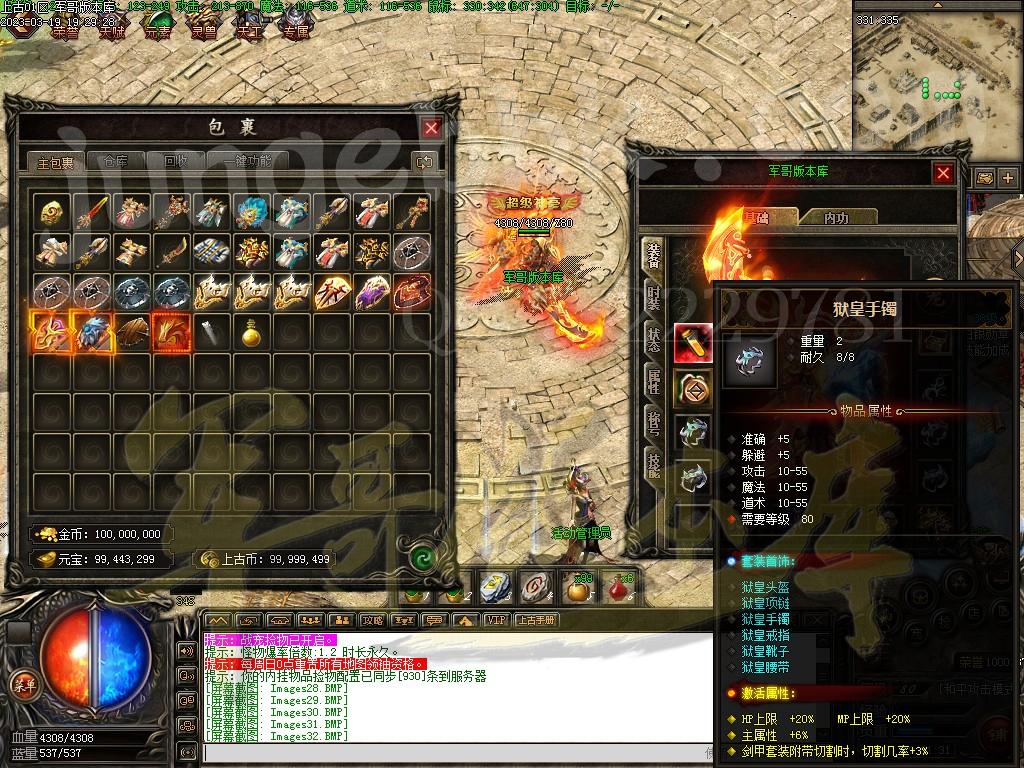Open the 状态 status side tab

coord(653,337)
